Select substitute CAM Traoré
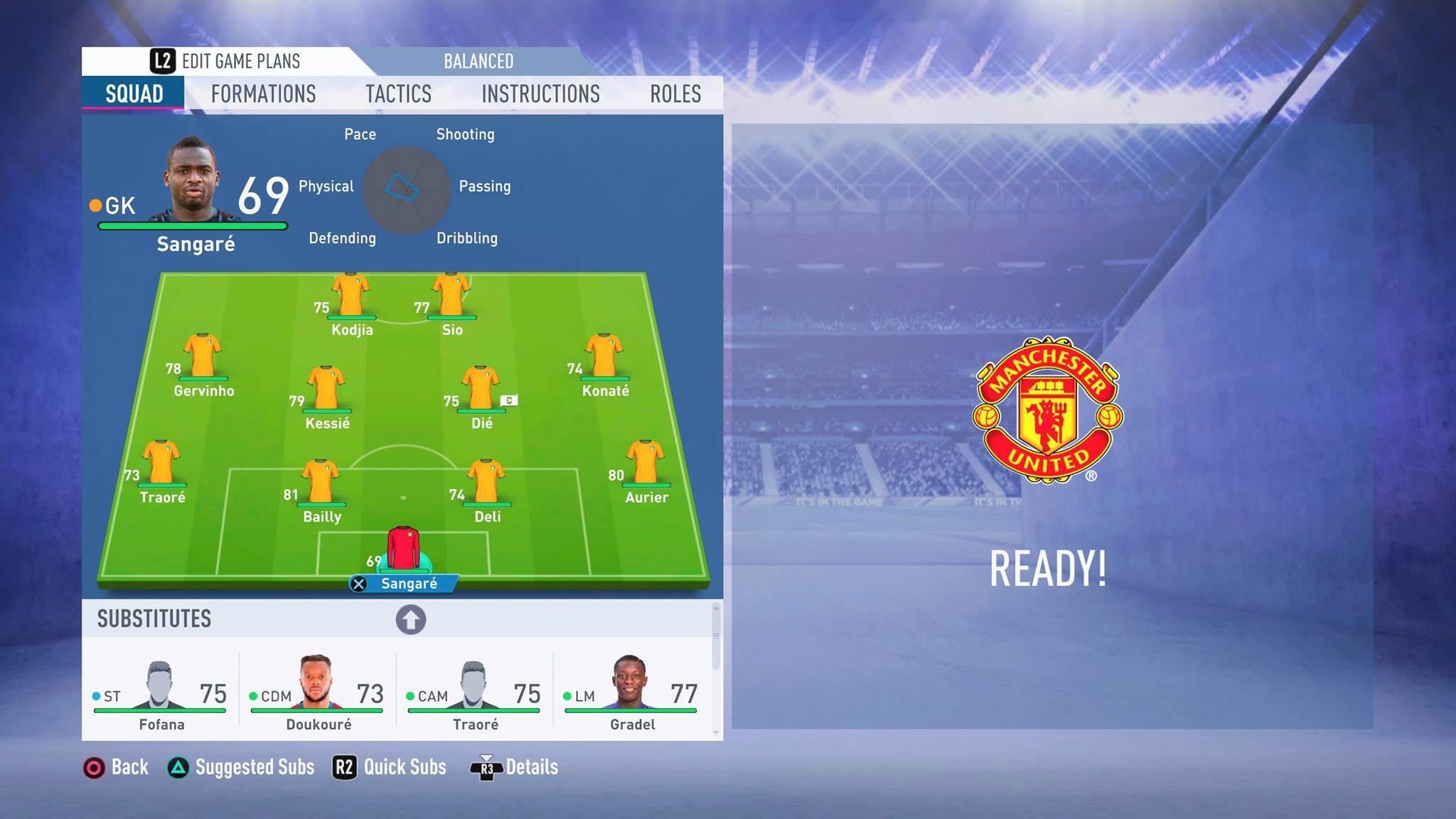1456x819 pixels. click(x=475, y=693)
